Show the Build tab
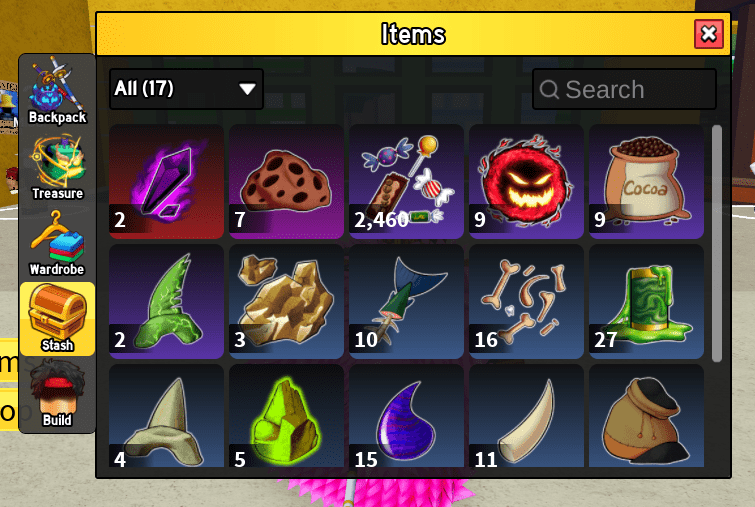Image resolution: width=755 pixels, height=507 pixels. [x=57, y=395]
